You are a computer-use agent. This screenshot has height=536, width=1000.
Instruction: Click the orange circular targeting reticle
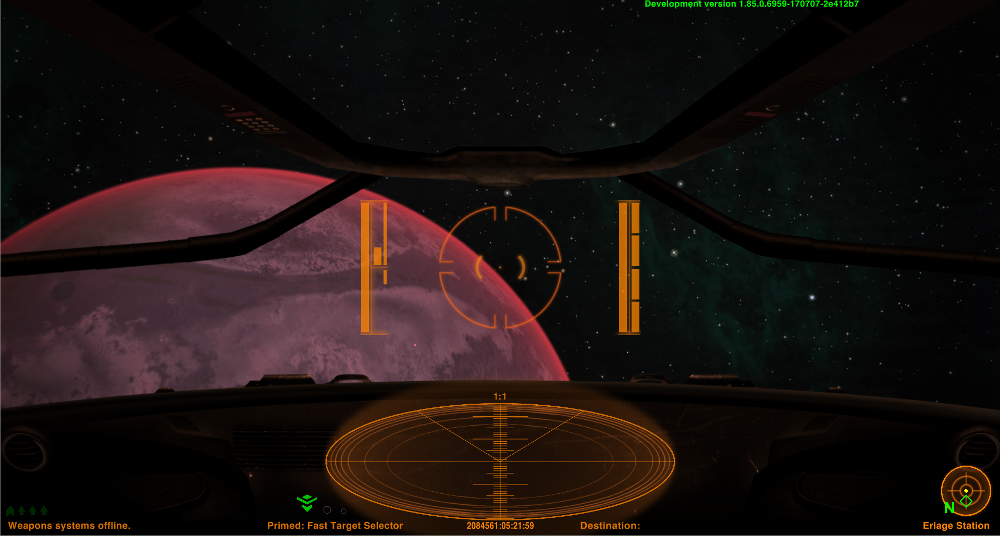[500, 267]
